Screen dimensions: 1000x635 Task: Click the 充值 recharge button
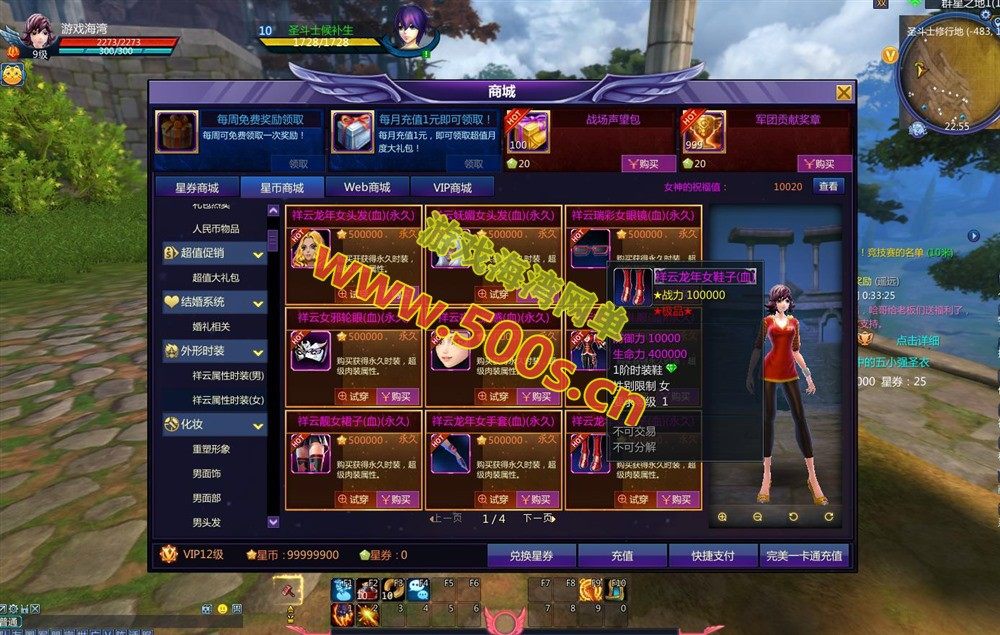click(622, 555)
